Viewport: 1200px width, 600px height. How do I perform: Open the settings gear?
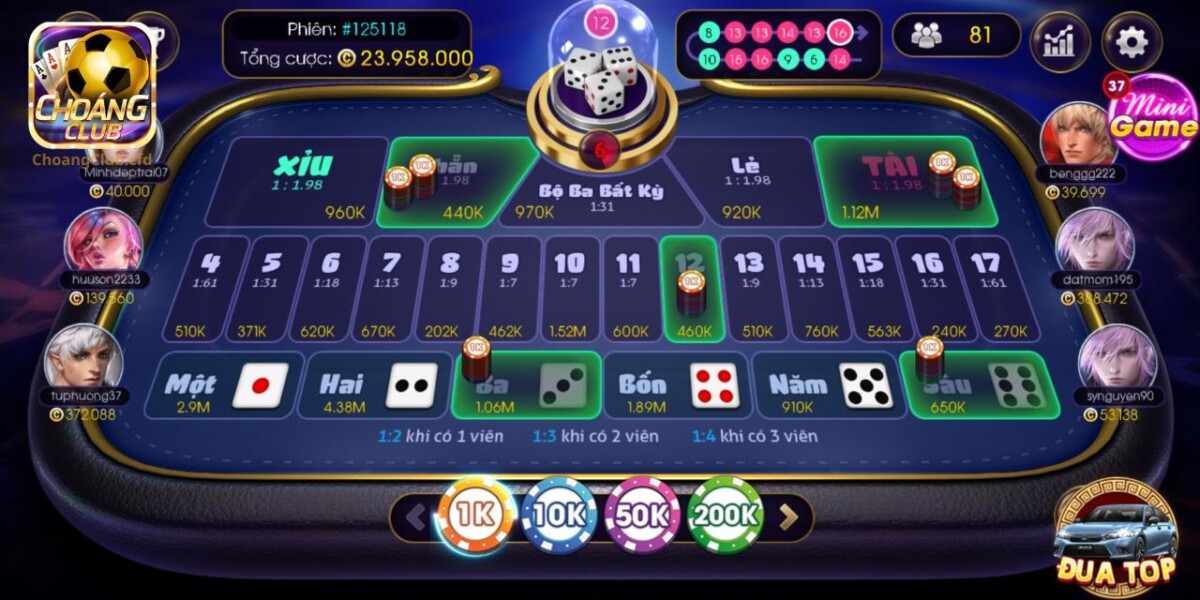[x=1131, y=41]
